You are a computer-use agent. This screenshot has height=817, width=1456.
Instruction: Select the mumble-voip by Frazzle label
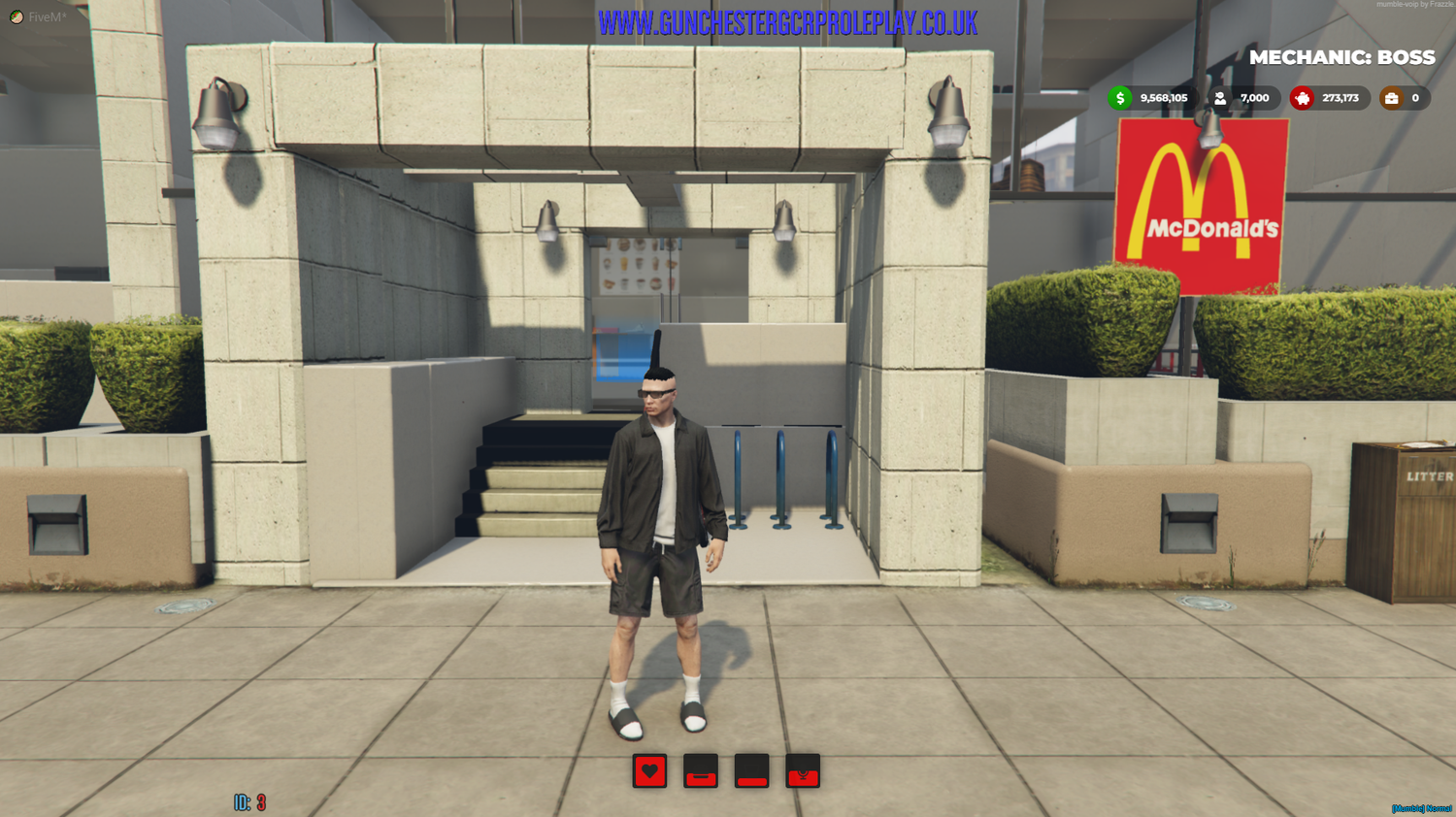pos(1409,5)
